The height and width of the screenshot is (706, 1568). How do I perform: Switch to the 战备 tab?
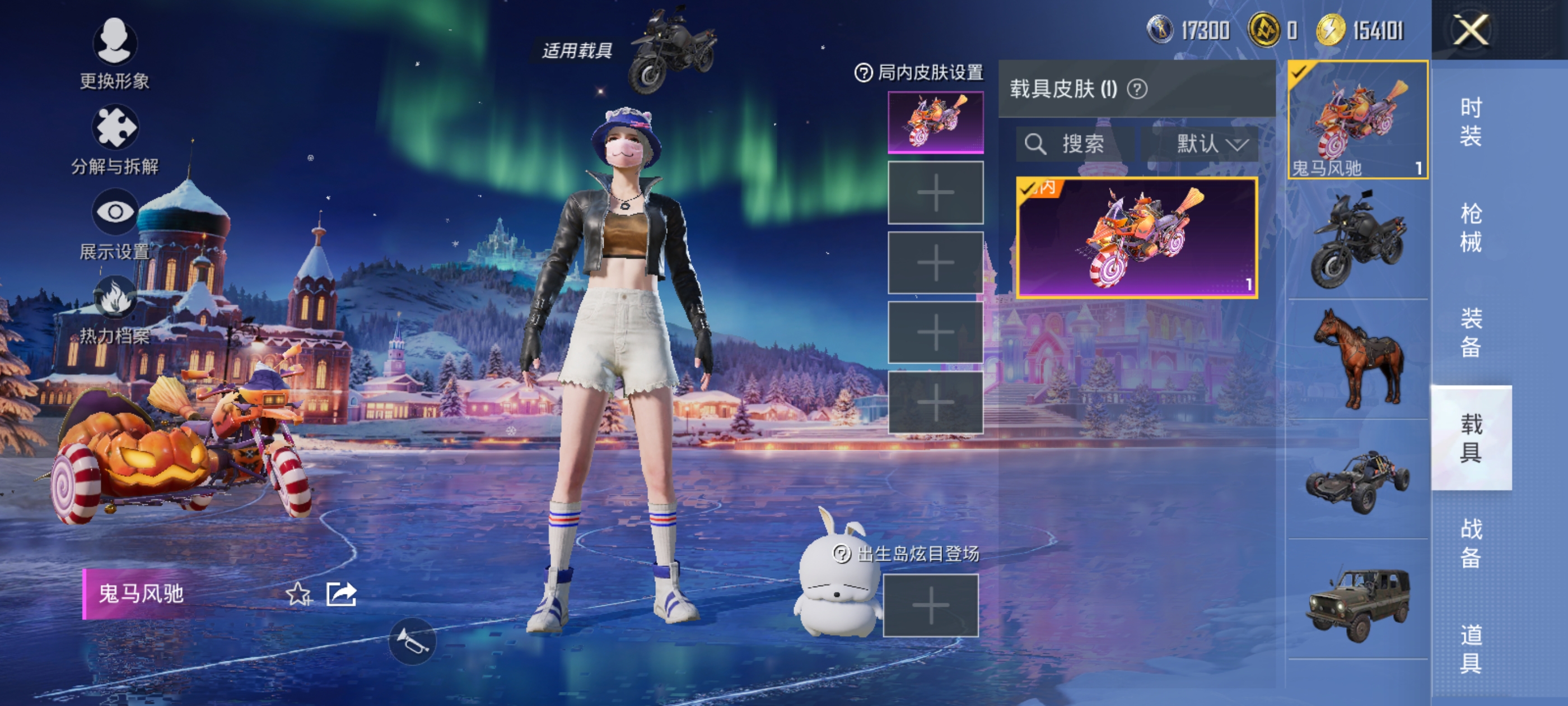pos(1470,543)
